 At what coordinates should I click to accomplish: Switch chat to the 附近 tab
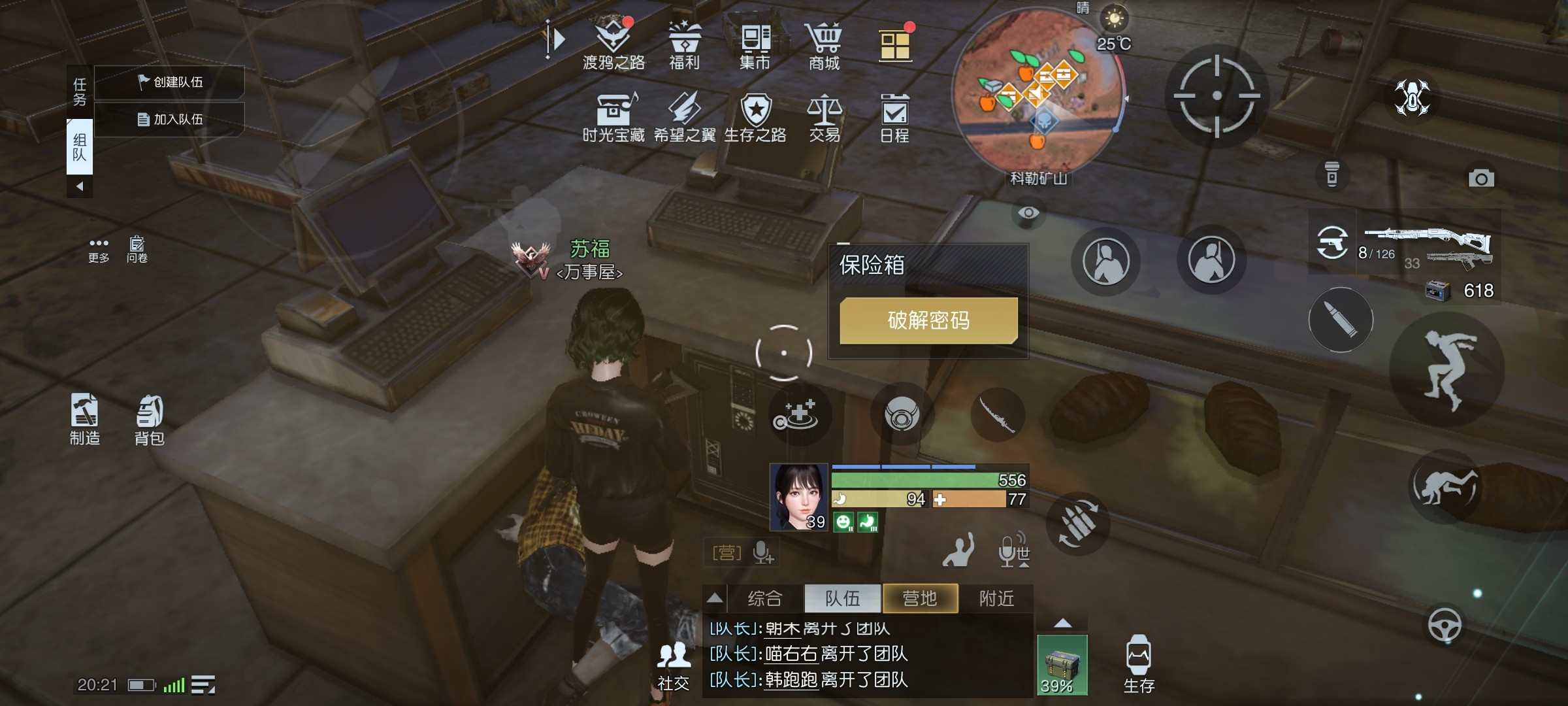996,598
